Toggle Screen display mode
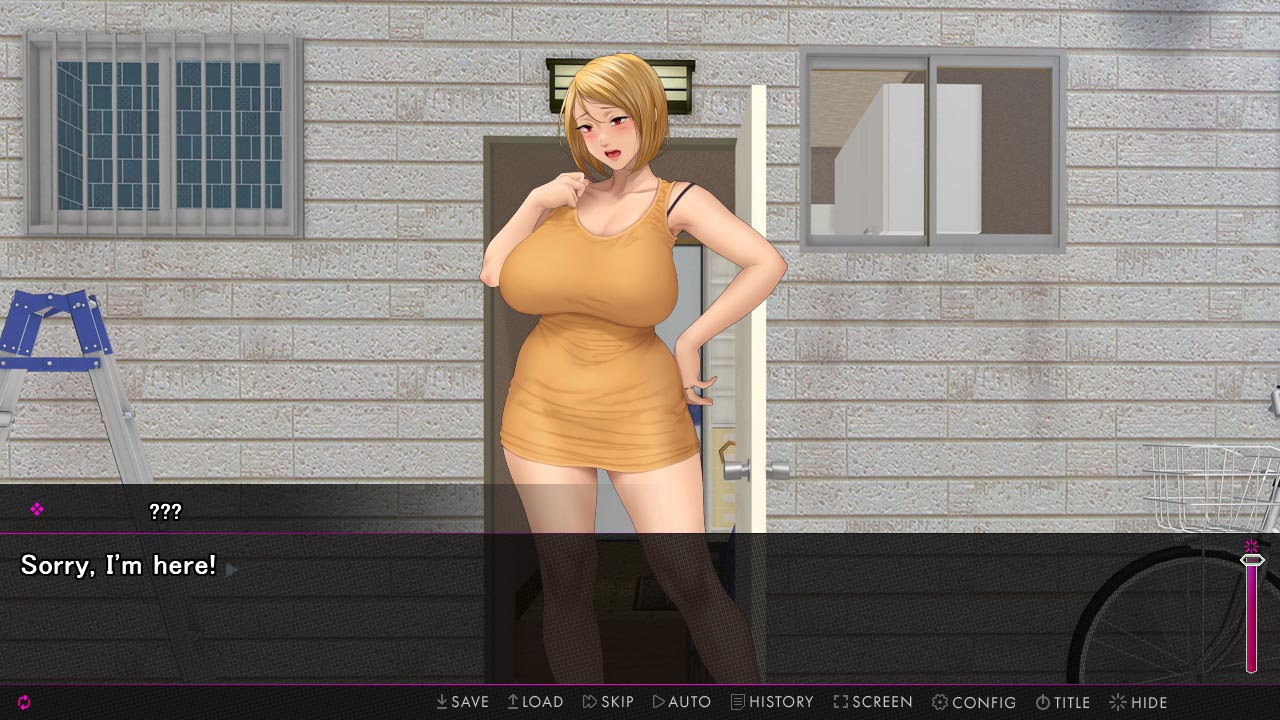The width and height of the screenshot is (1280, 720). pyautogui.click(x=872, y=702)
